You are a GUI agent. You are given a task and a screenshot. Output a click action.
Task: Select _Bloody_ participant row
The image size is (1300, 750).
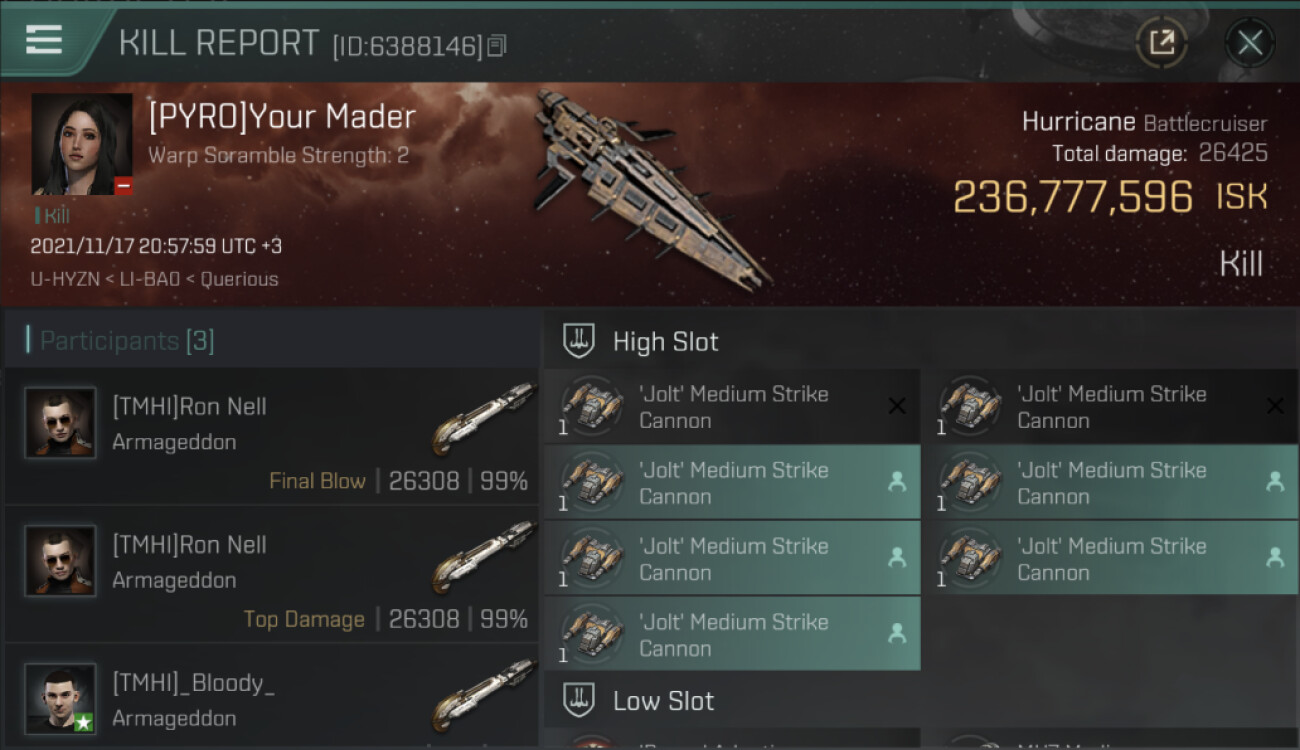[x=272, y=700]
